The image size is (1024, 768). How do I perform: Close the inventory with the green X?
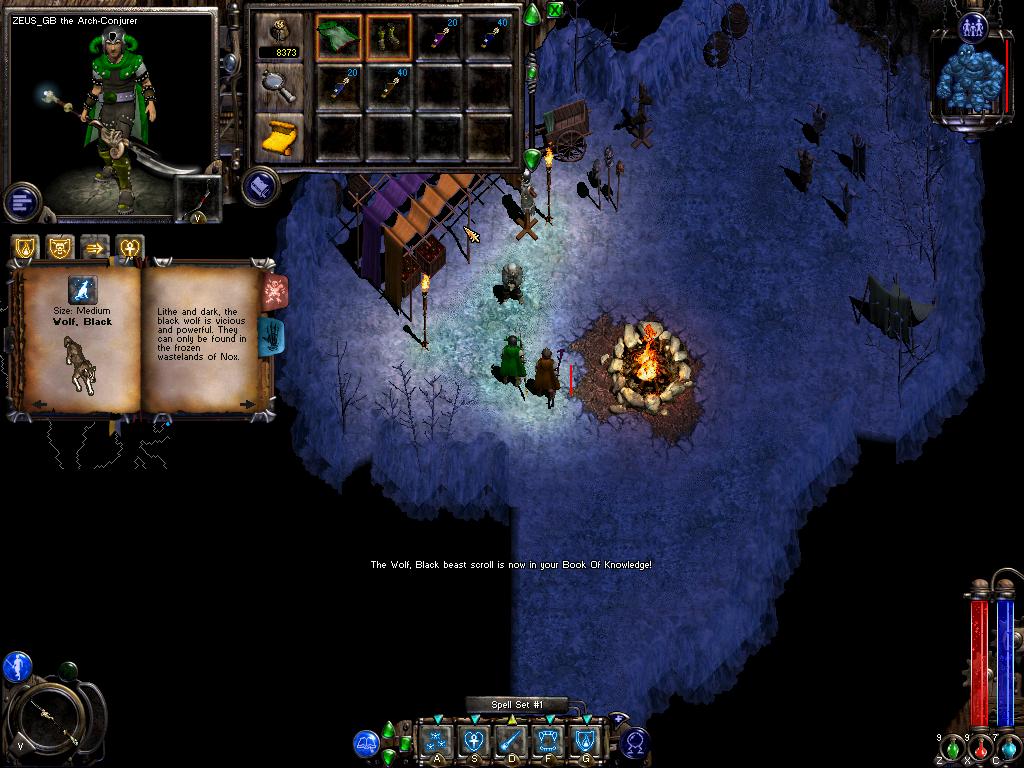(555, 11)
